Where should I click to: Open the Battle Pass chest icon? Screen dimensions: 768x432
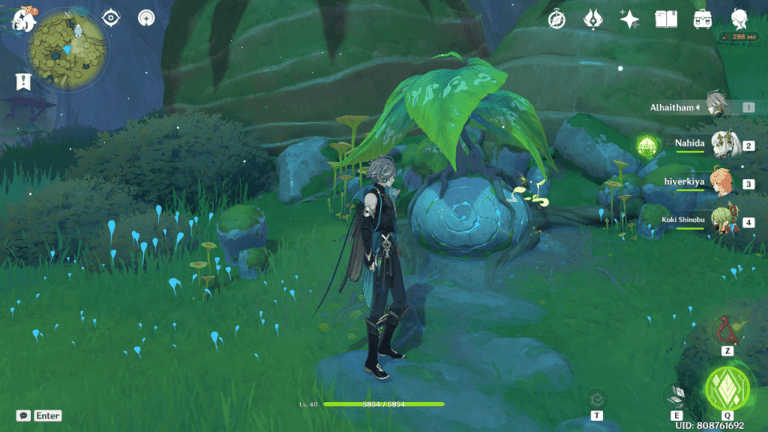pyautogui.click(x=702, y=19)
